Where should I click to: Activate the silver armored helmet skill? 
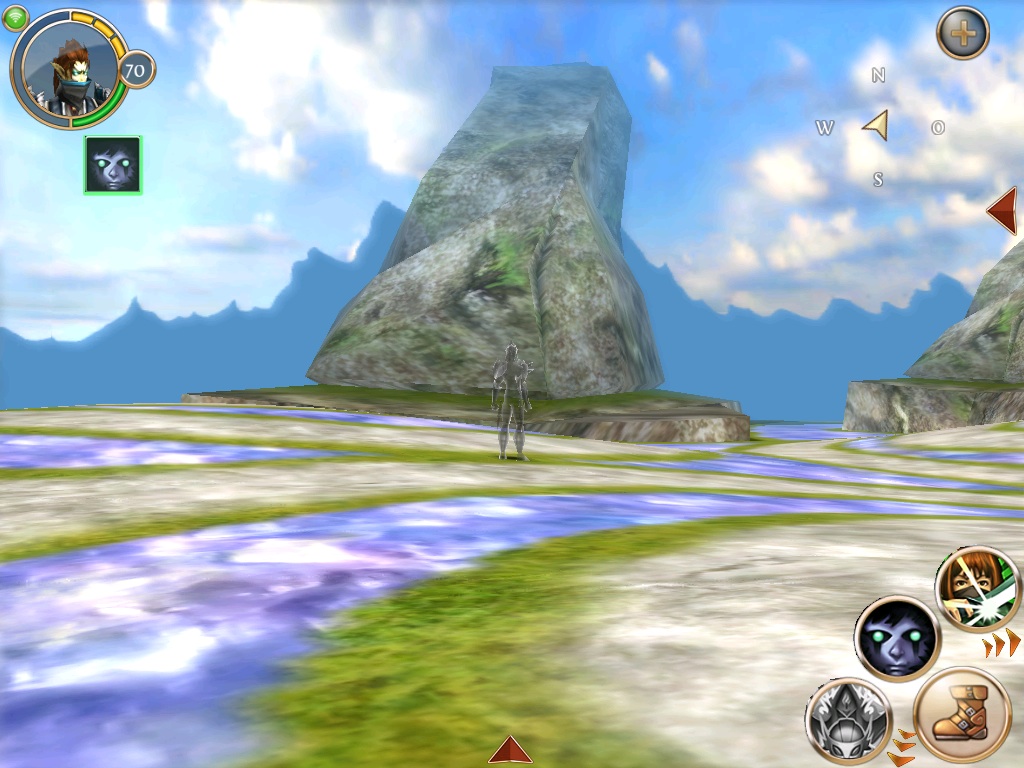click(848, 720)
